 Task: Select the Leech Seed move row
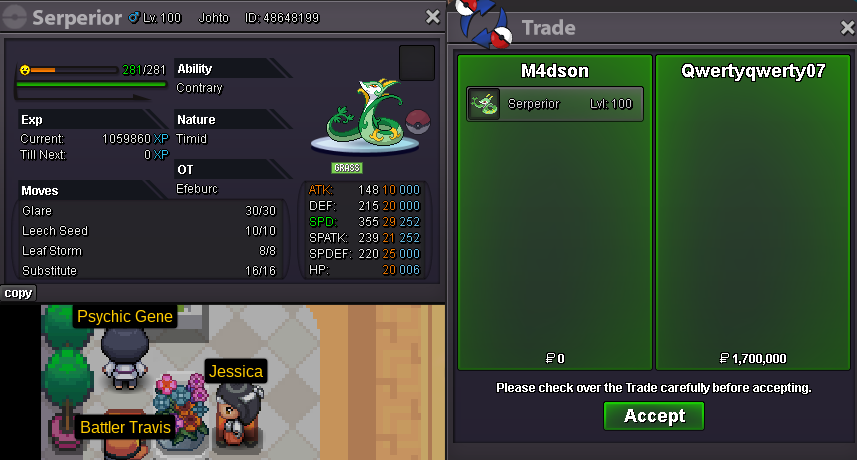(148, 231)
